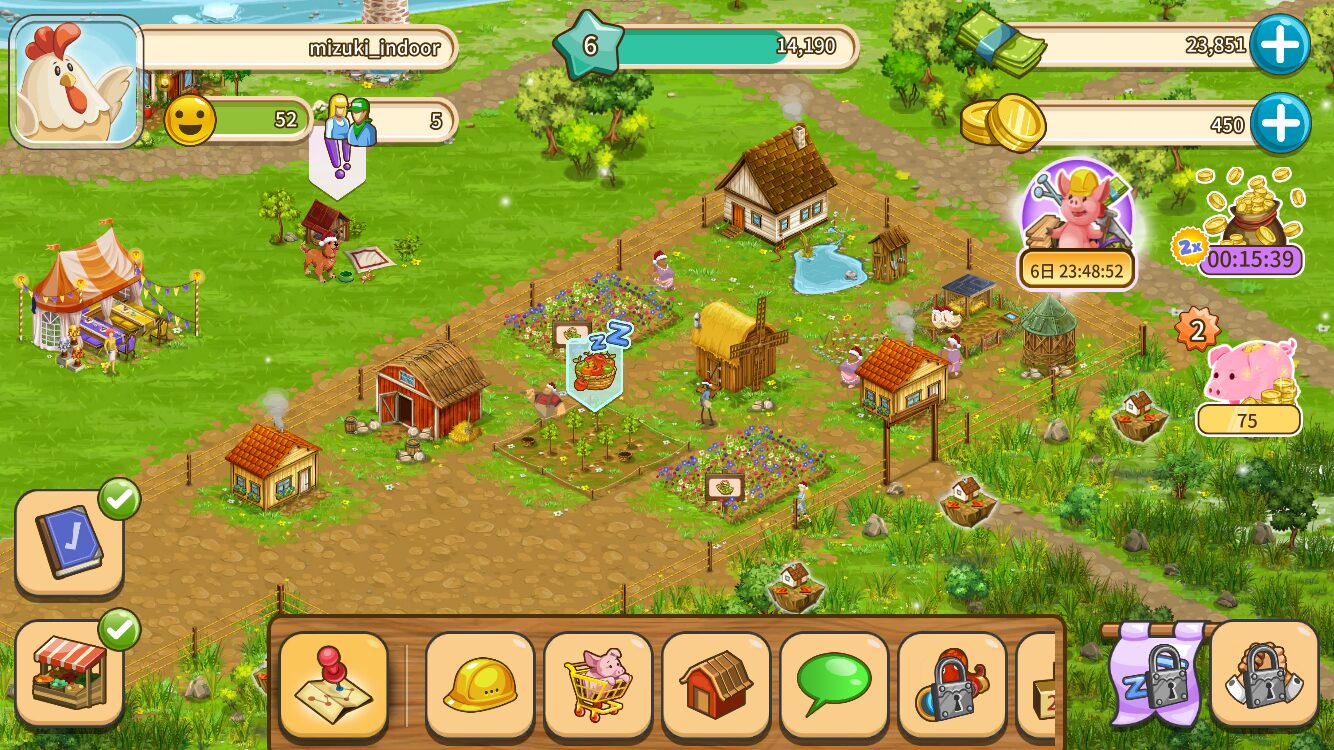Tap the sleeping vegetable basket bubble
The image size is (1334, 750).
(596, 370)
